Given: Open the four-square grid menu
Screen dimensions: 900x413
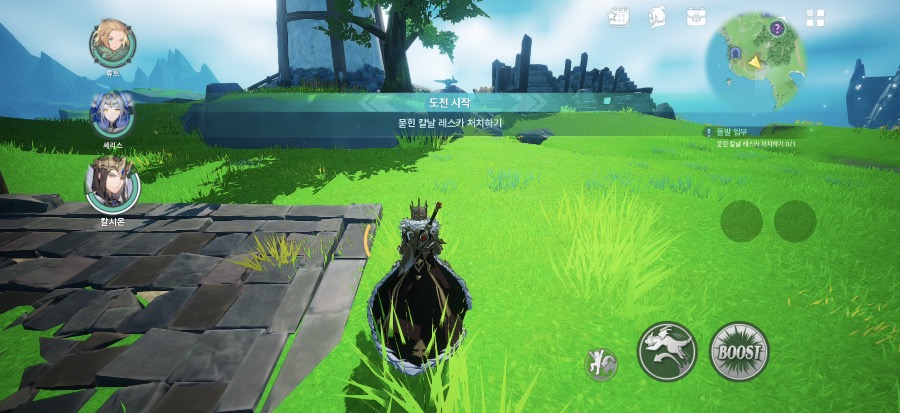Looking at the screenshot, I should (x=816, y=18).
